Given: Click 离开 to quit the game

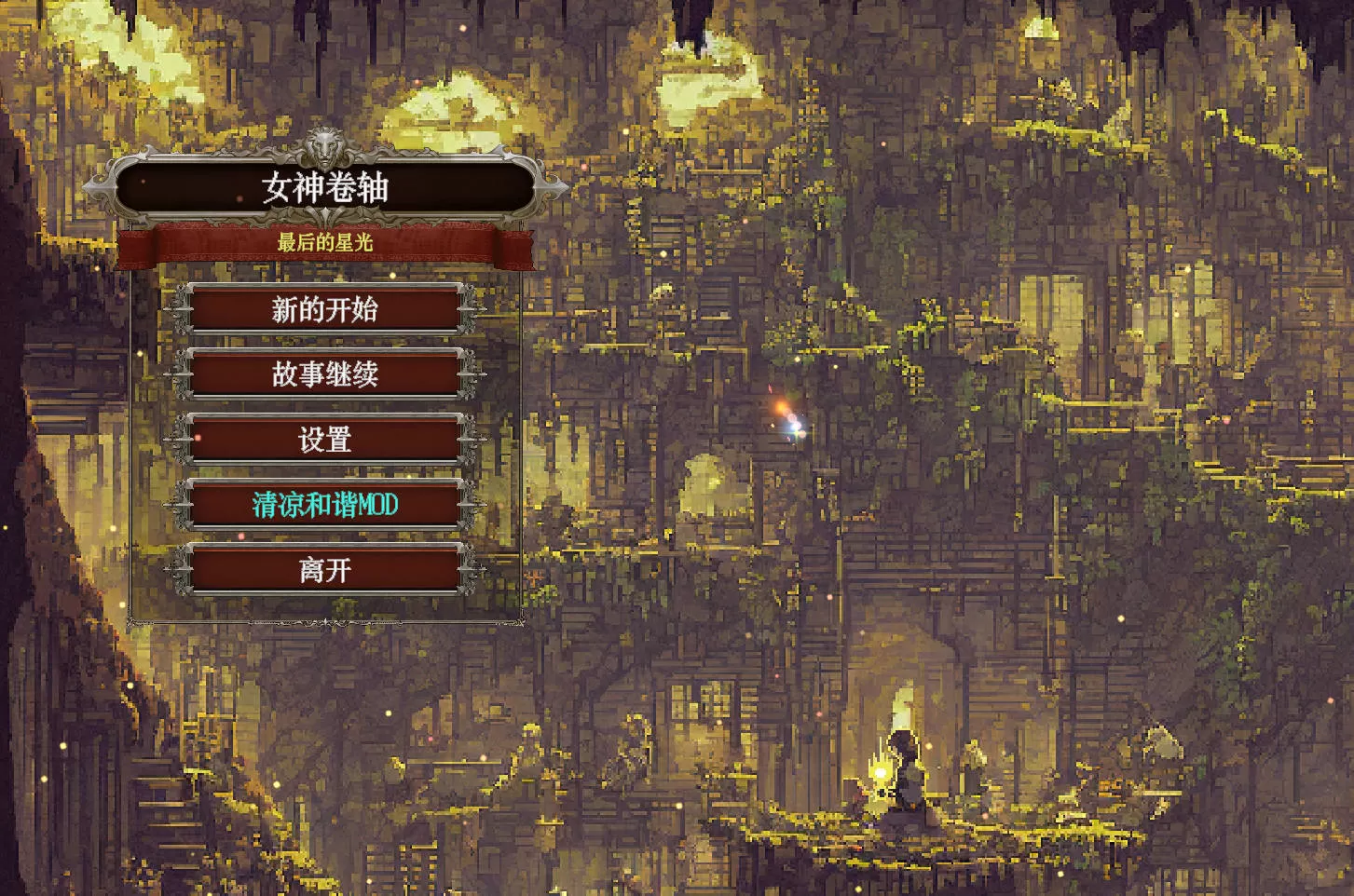Looking at the screenshot, I should pyautogui.click(x=323, y=570).
